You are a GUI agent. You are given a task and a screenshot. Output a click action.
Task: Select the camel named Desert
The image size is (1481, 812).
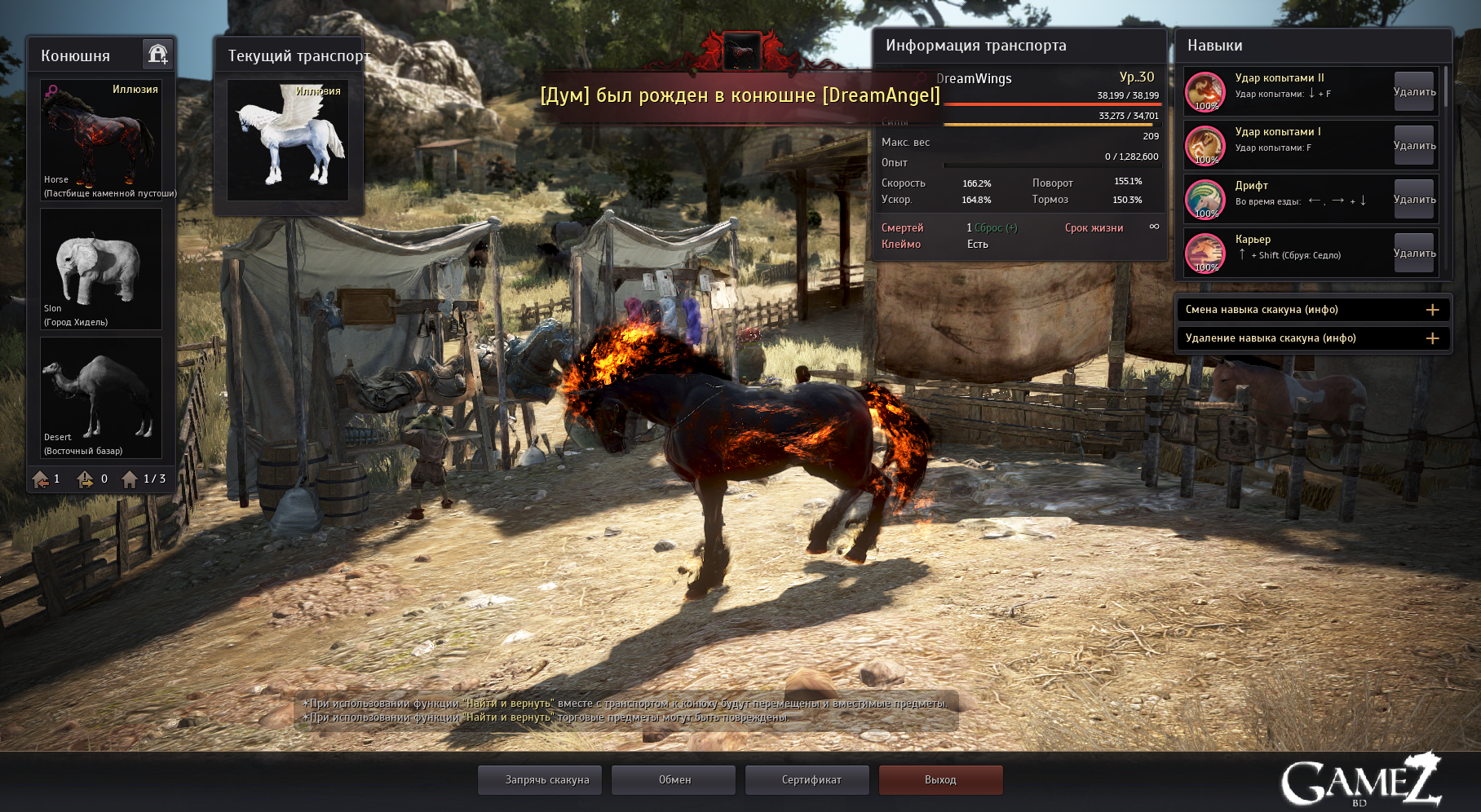coord(101,398)
